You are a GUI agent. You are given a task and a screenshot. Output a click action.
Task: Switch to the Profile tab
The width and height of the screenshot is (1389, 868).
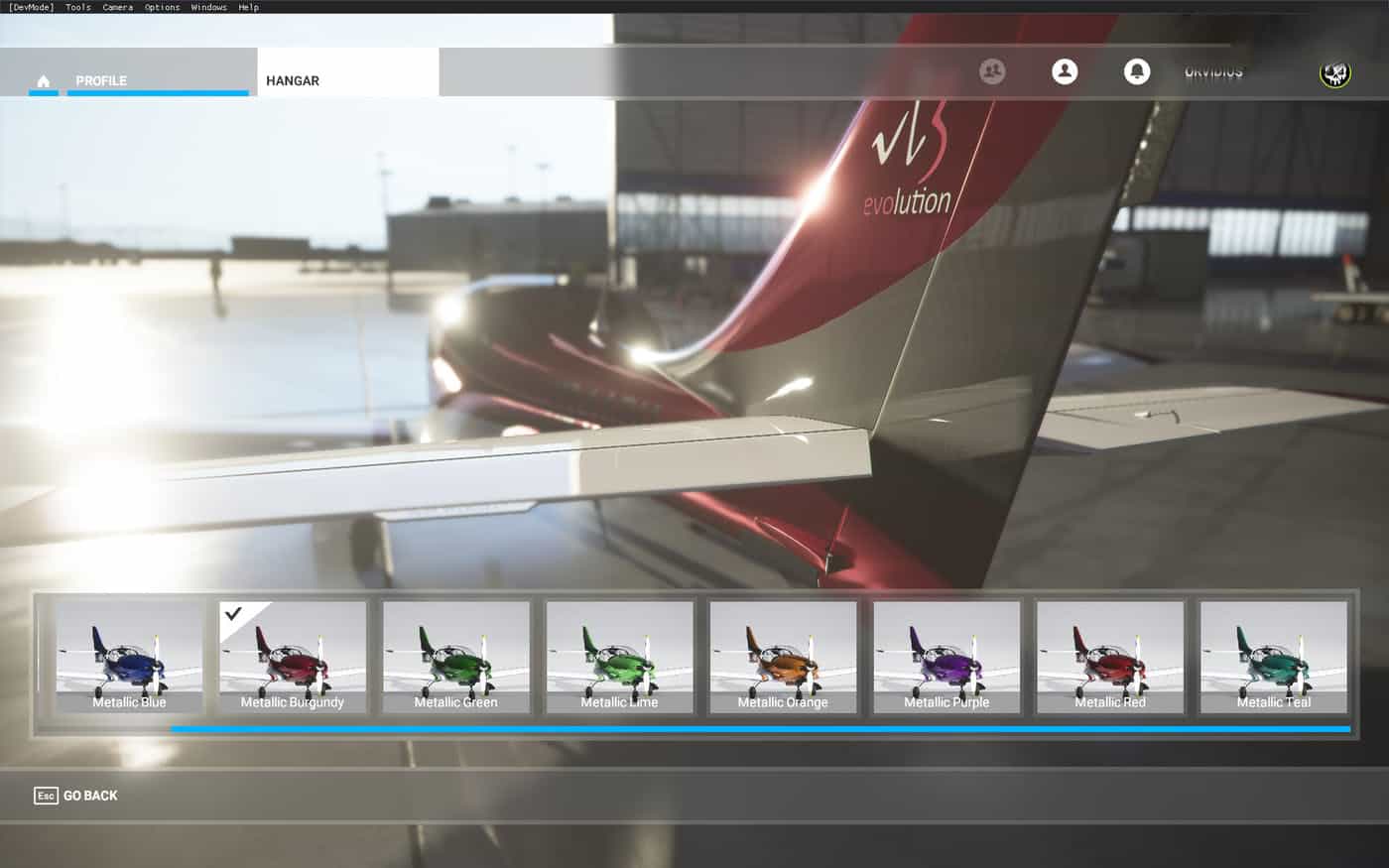tap(101, 80)
